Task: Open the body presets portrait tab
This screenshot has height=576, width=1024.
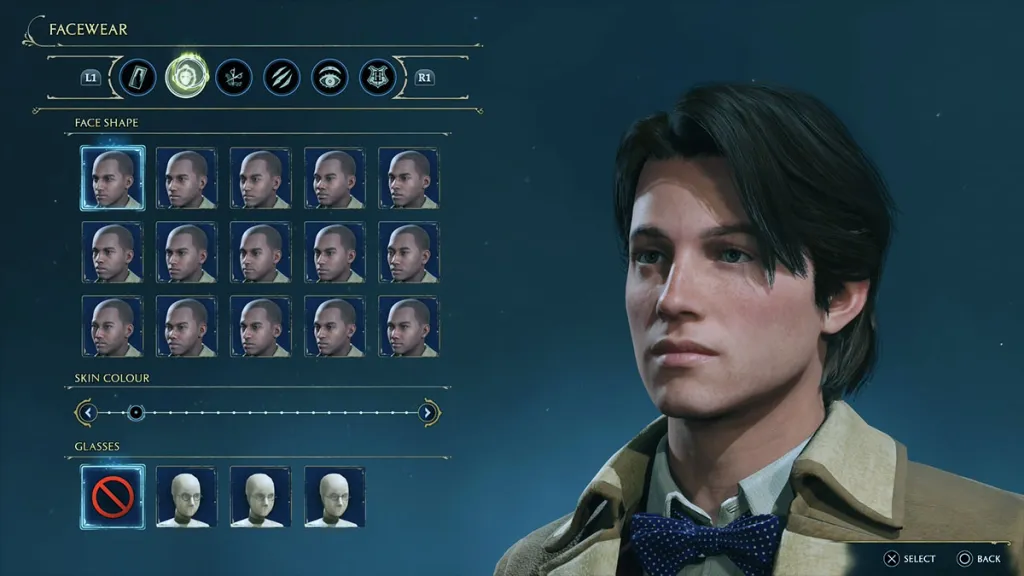Action: (x=138, y=77)
